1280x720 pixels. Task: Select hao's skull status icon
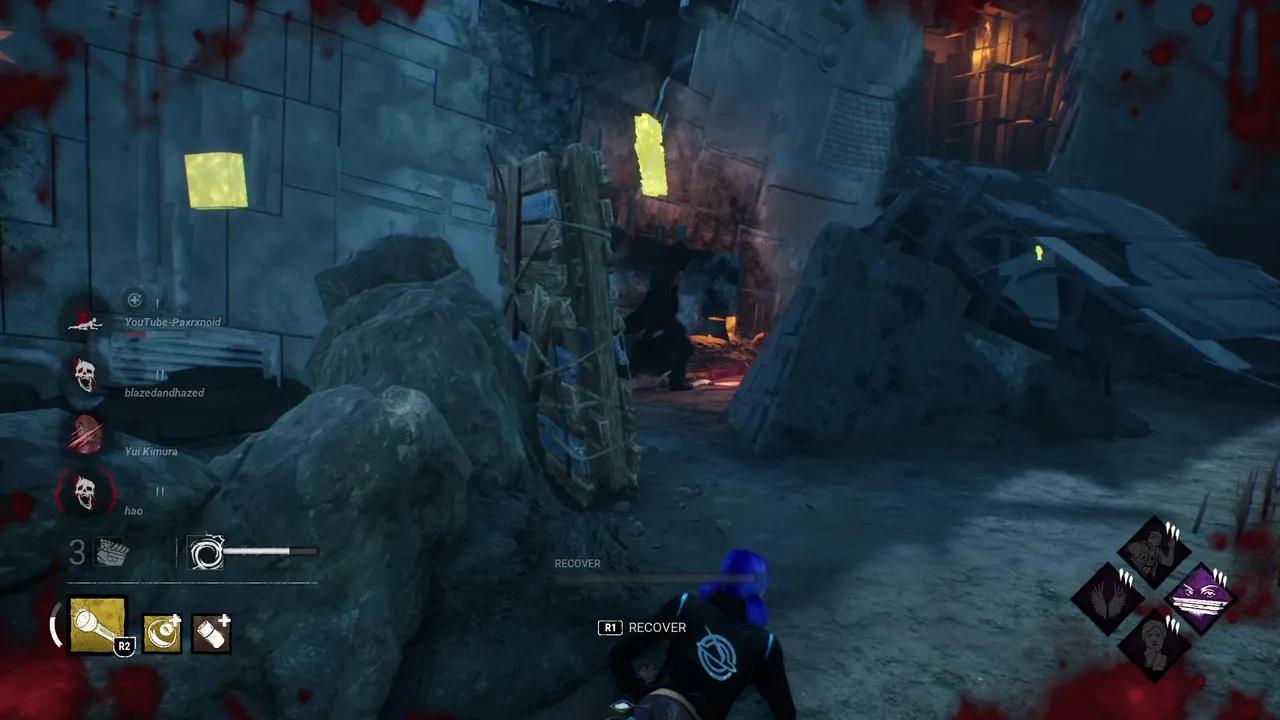(86, 492)
